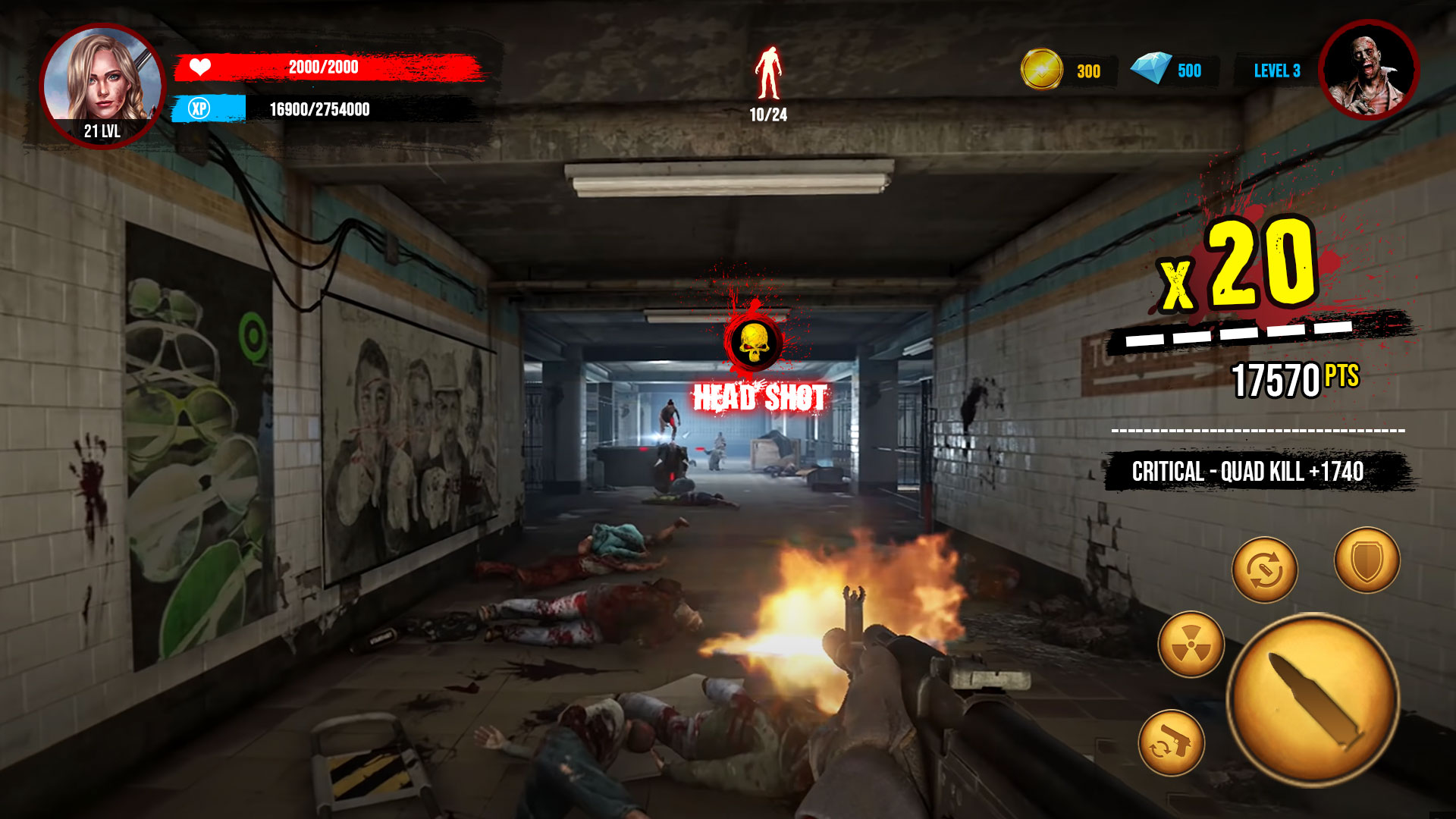Viewport: 1456px width, 819px height.
Task: Click the red heart health icon
Action: pyautogui.click(x=199, y=67)
